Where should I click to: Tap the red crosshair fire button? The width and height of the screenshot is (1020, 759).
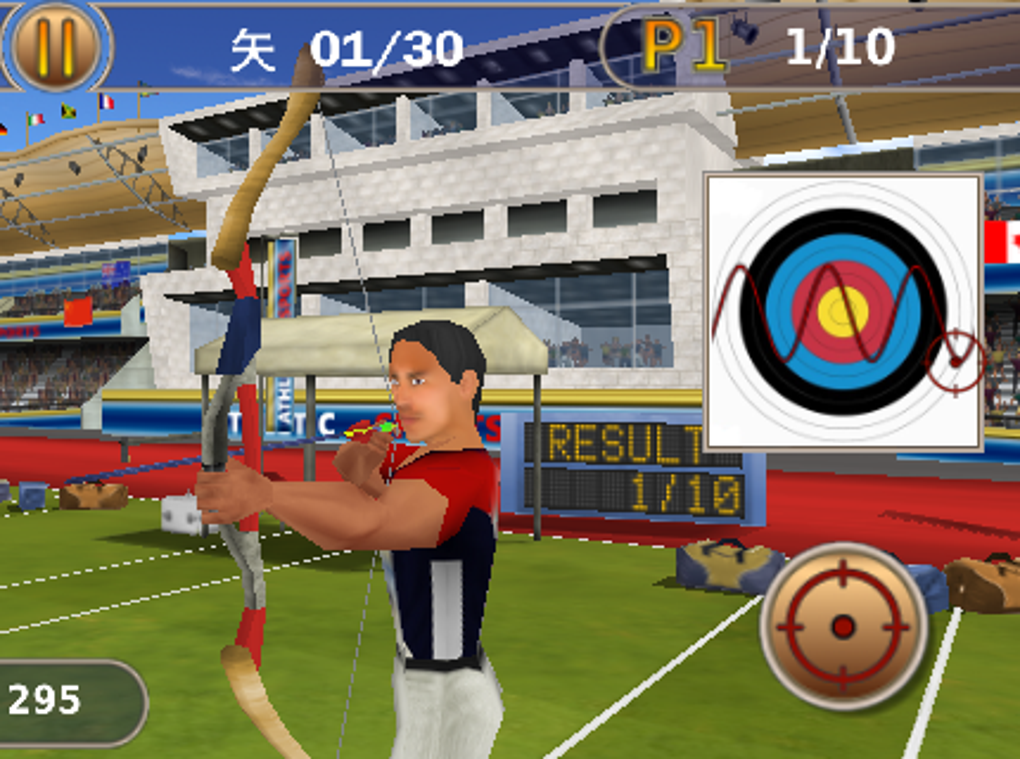tap(843, 626)
